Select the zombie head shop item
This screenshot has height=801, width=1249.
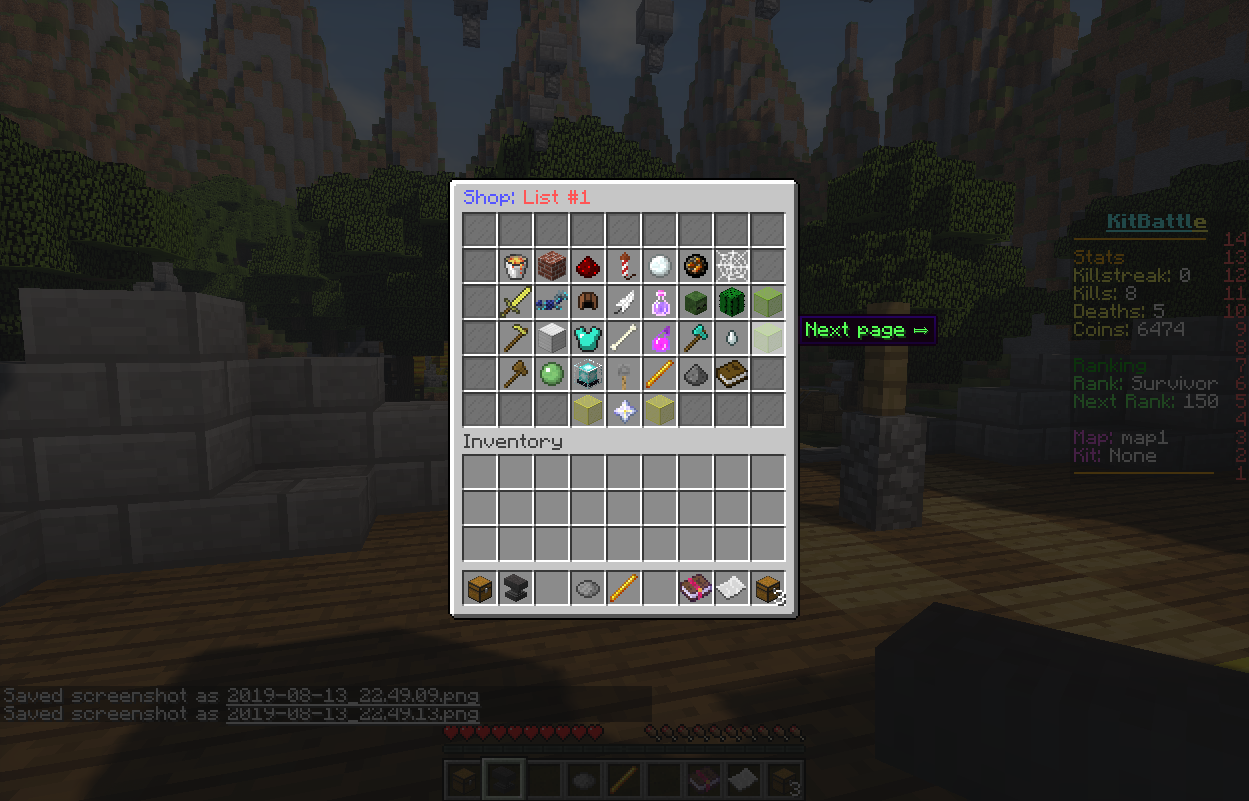click(696, 302)
